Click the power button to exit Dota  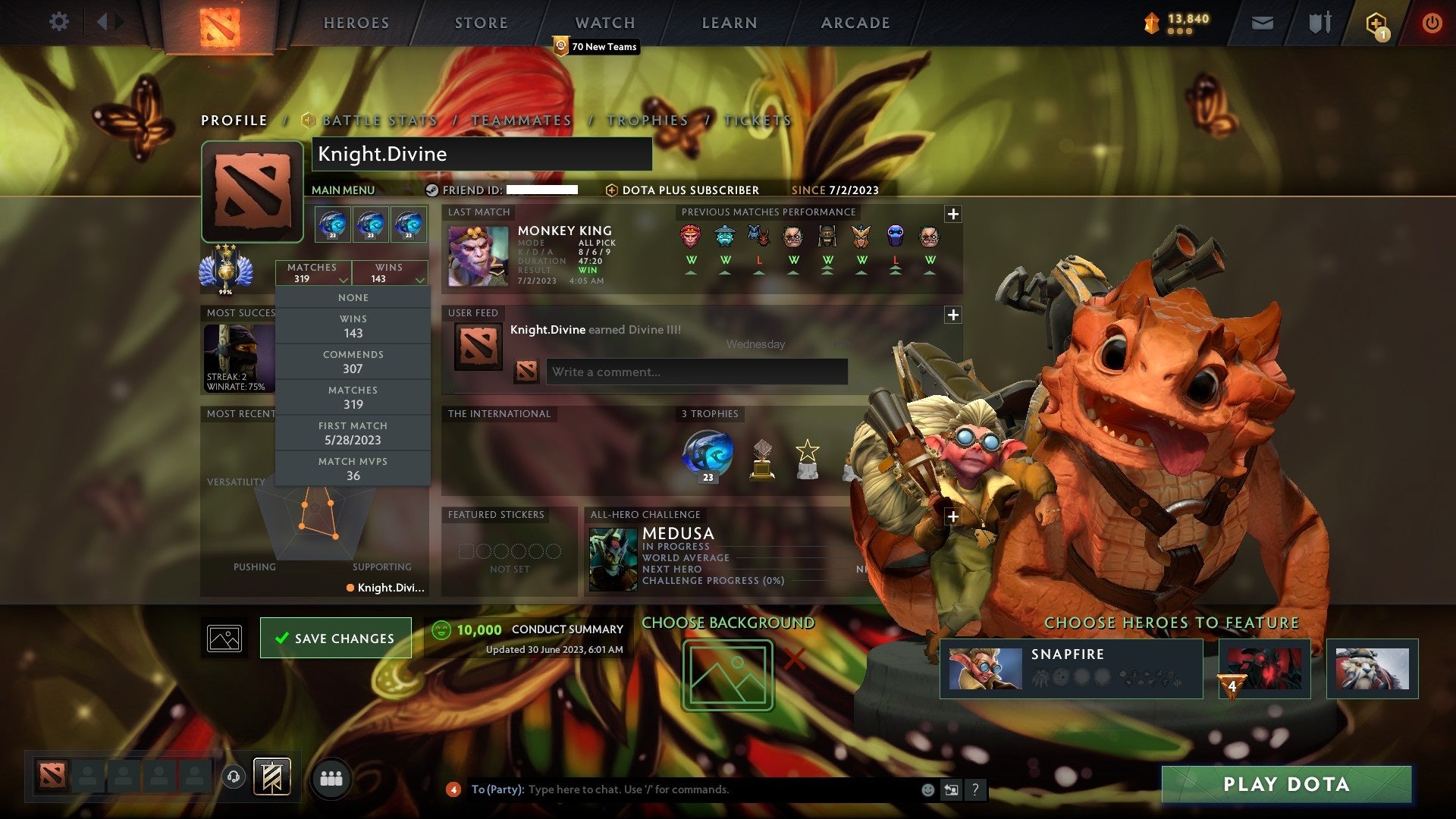[1433, 23]
